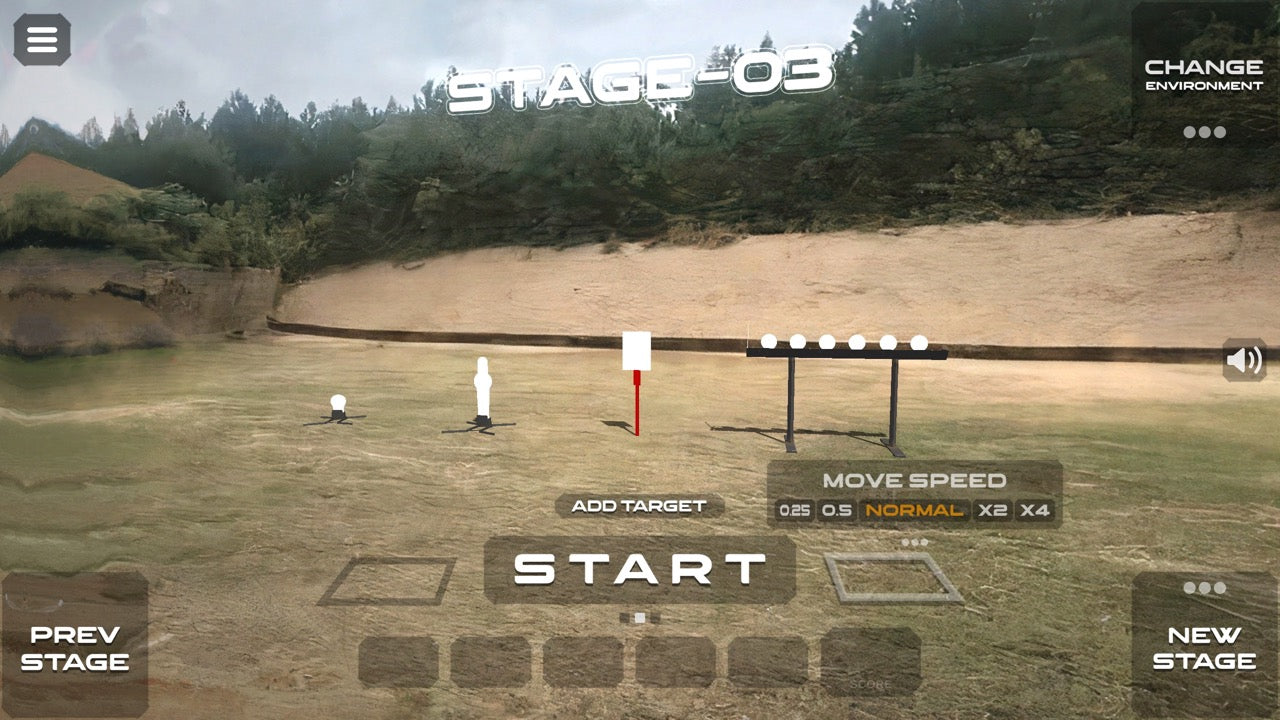This screenshot has height=720, width=1280.
Task: Add a target to the stage
Action: coord(639,506)
